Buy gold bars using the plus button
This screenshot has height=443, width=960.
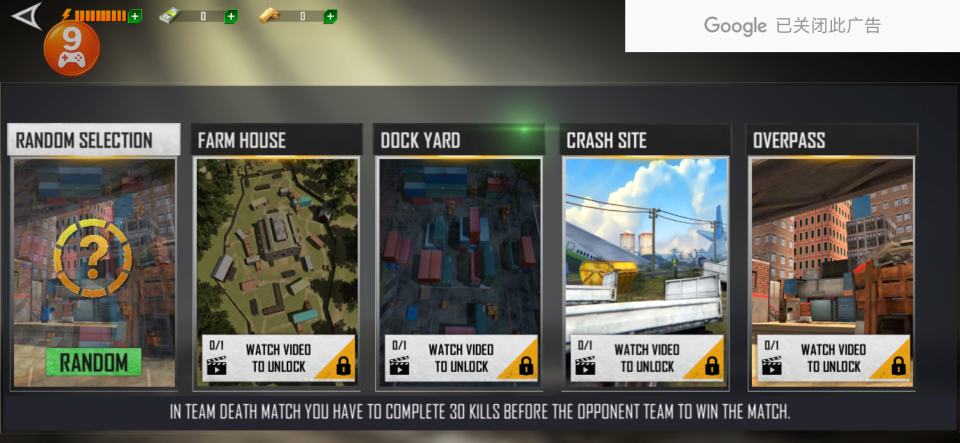(331, 16)
